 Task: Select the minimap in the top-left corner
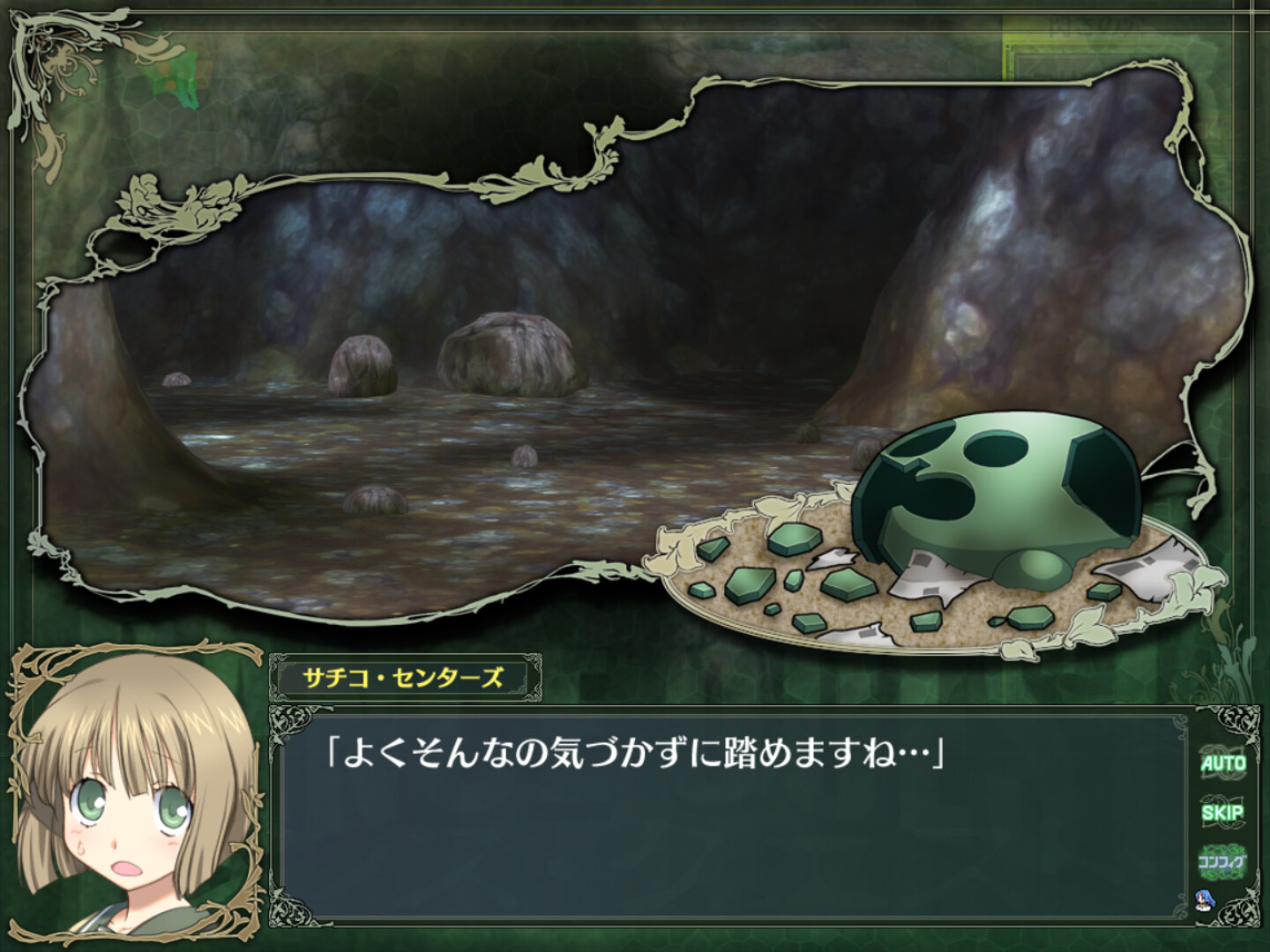(x=173, y=76)
